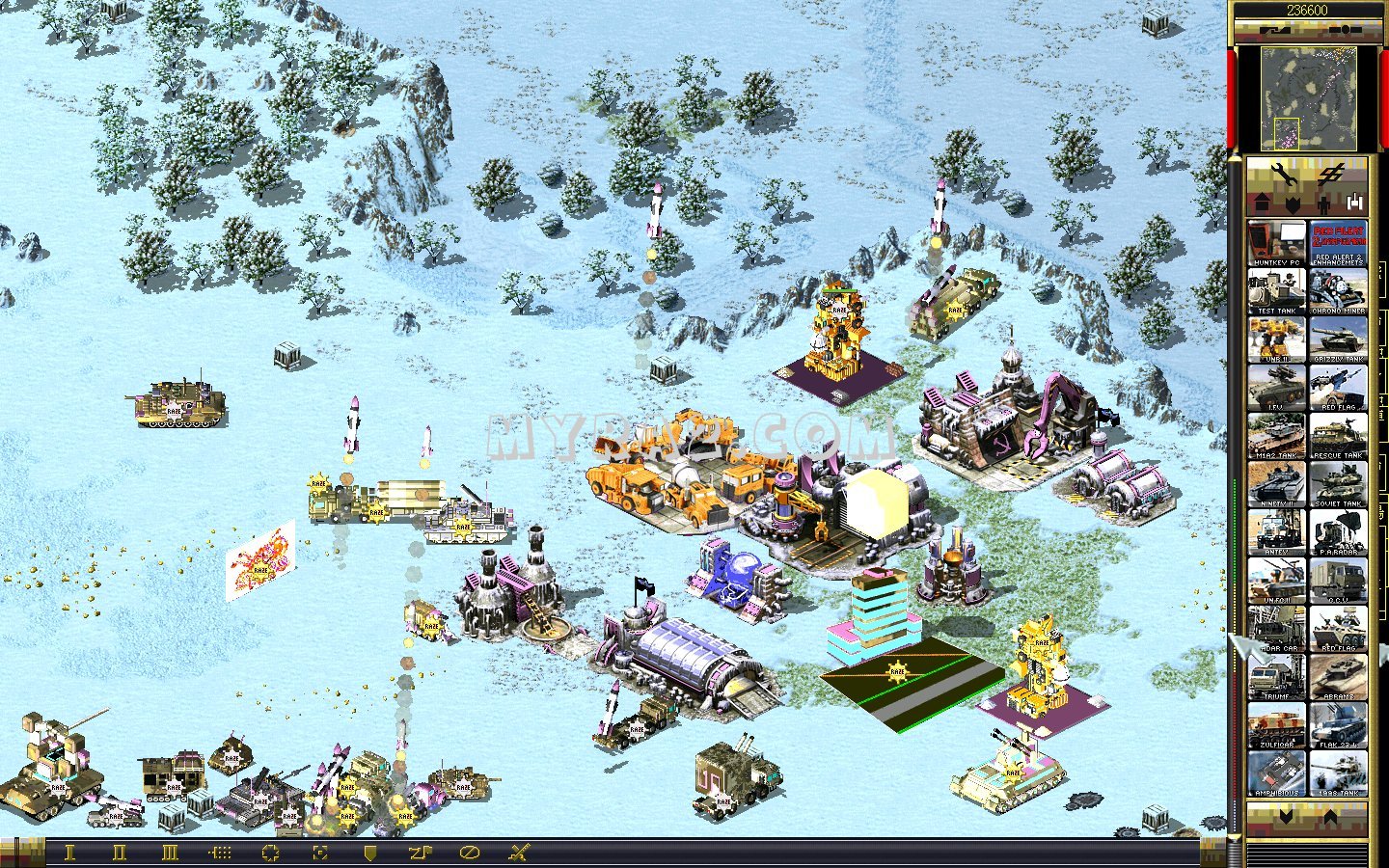
Task: Queue the Amphibious unit
Action: pyautogui.click(x=1276, y=773)
